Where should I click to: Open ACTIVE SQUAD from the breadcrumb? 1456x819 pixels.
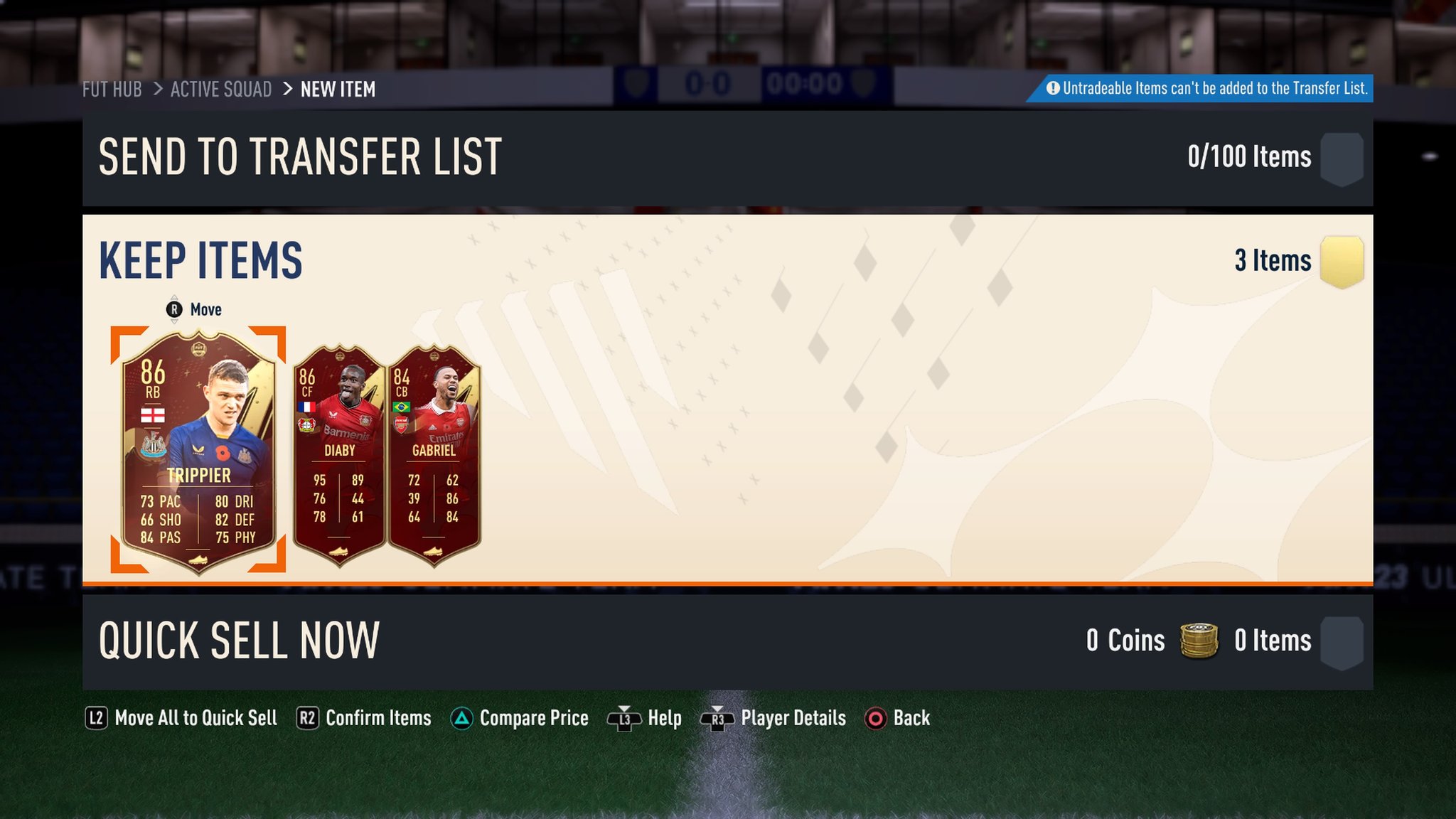(x=220, y=89)
